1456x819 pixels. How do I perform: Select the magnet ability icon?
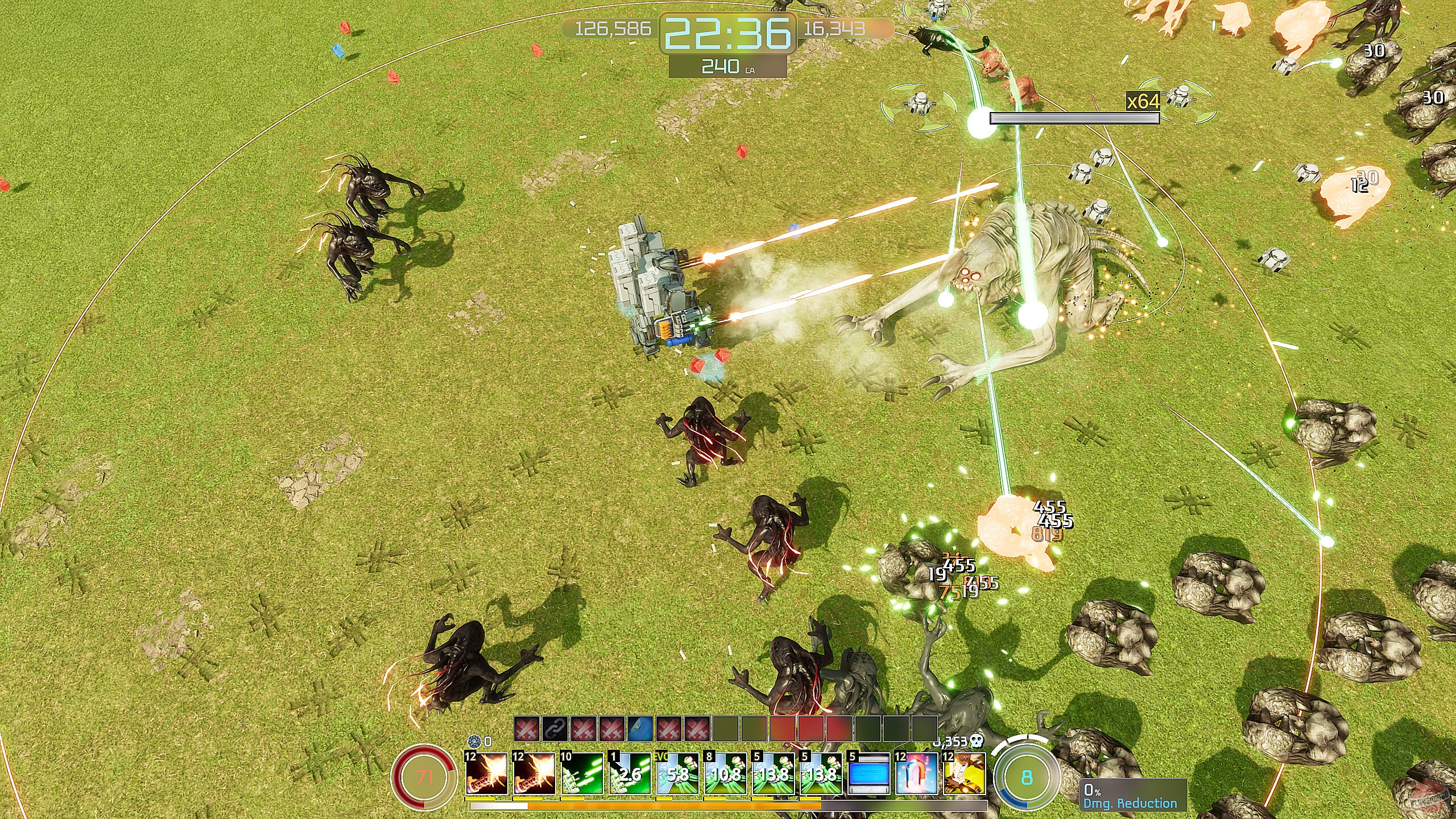tap(916, 773)
